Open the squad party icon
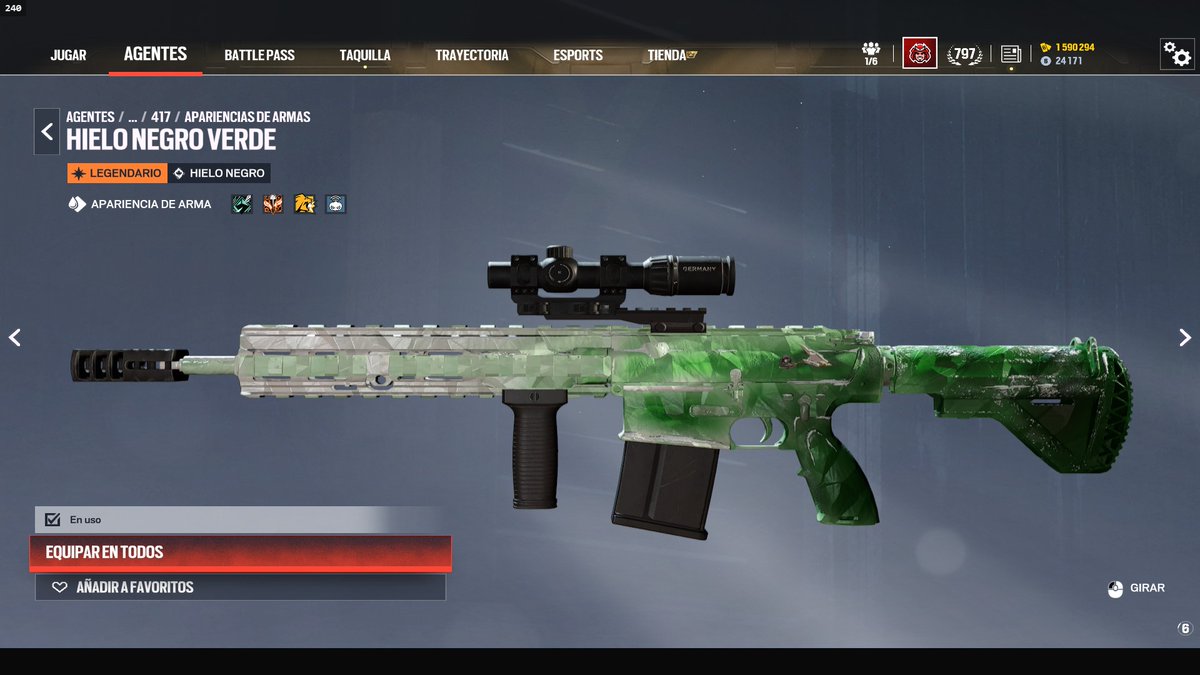 [871, 53]
